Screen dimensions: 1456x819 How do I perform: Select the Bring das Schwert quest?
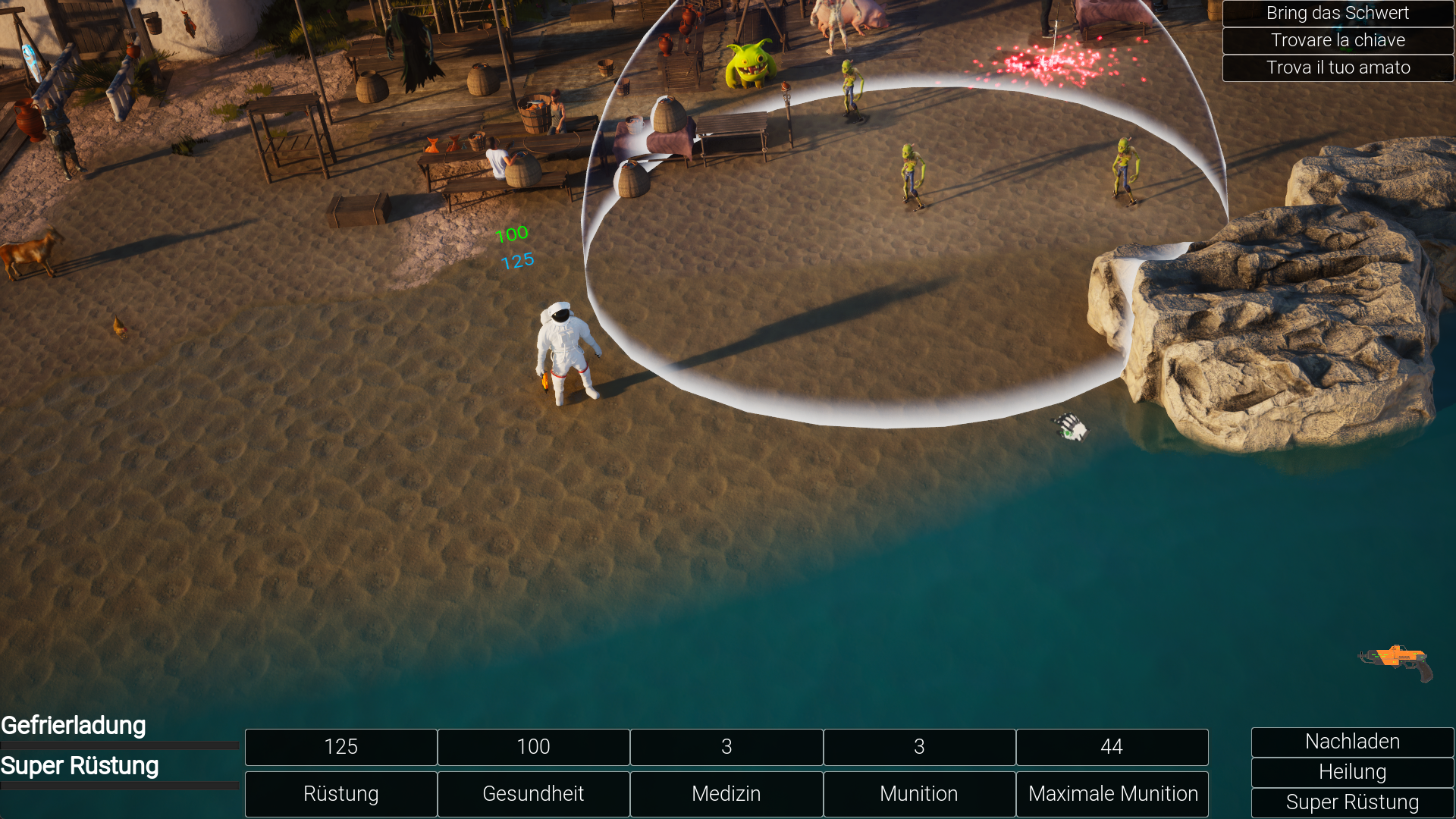(1337, 13)
